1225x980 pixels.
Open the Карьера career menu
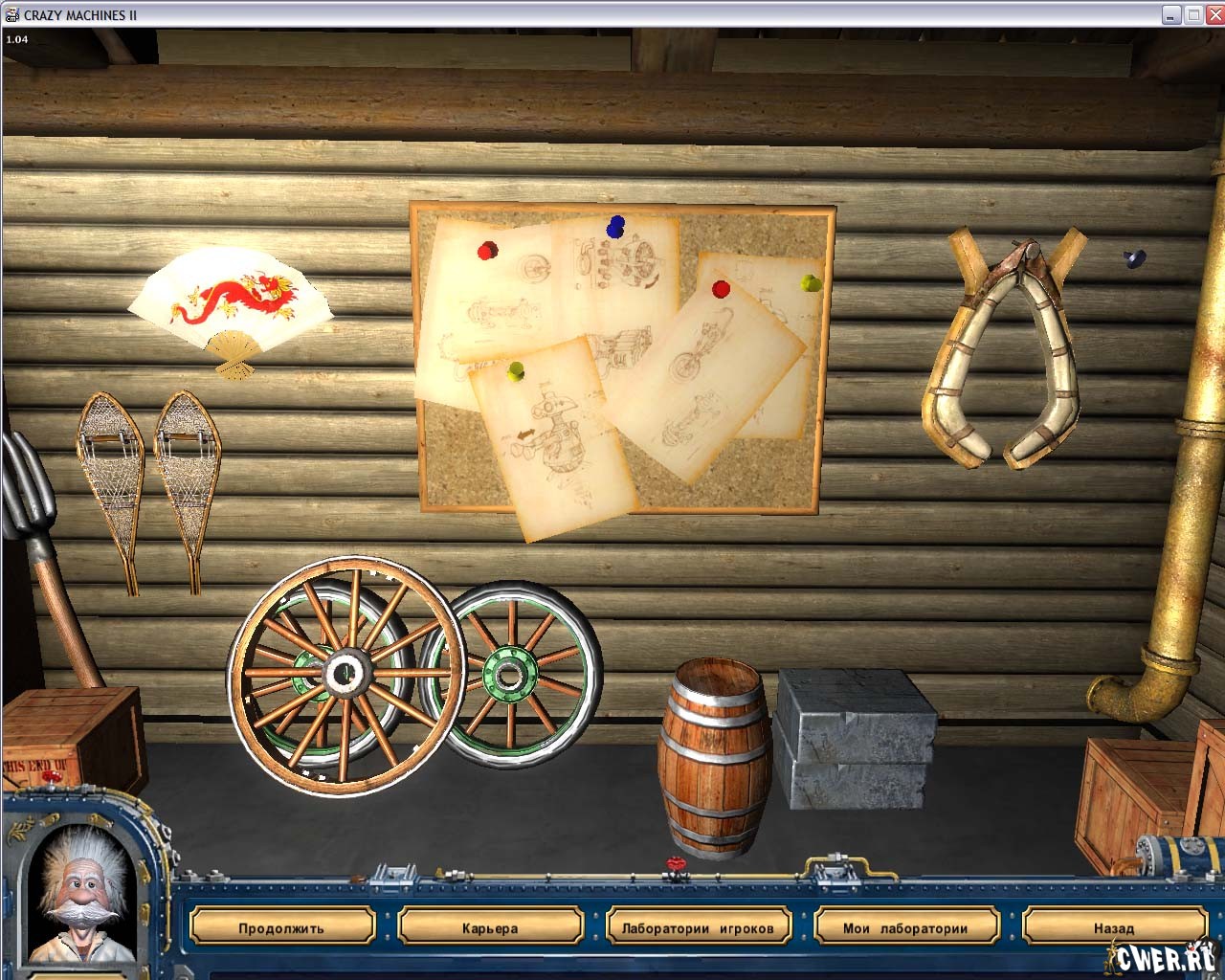[489, 927]
